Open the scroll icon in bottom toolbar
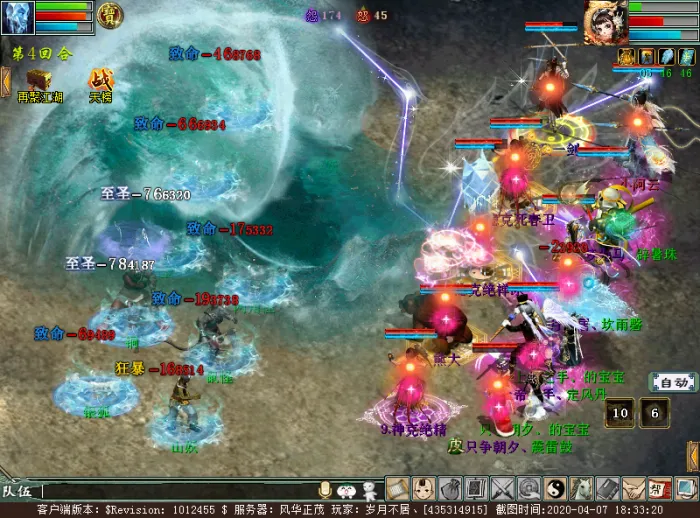This screenshot has width=700, height=518. [397, 489]
